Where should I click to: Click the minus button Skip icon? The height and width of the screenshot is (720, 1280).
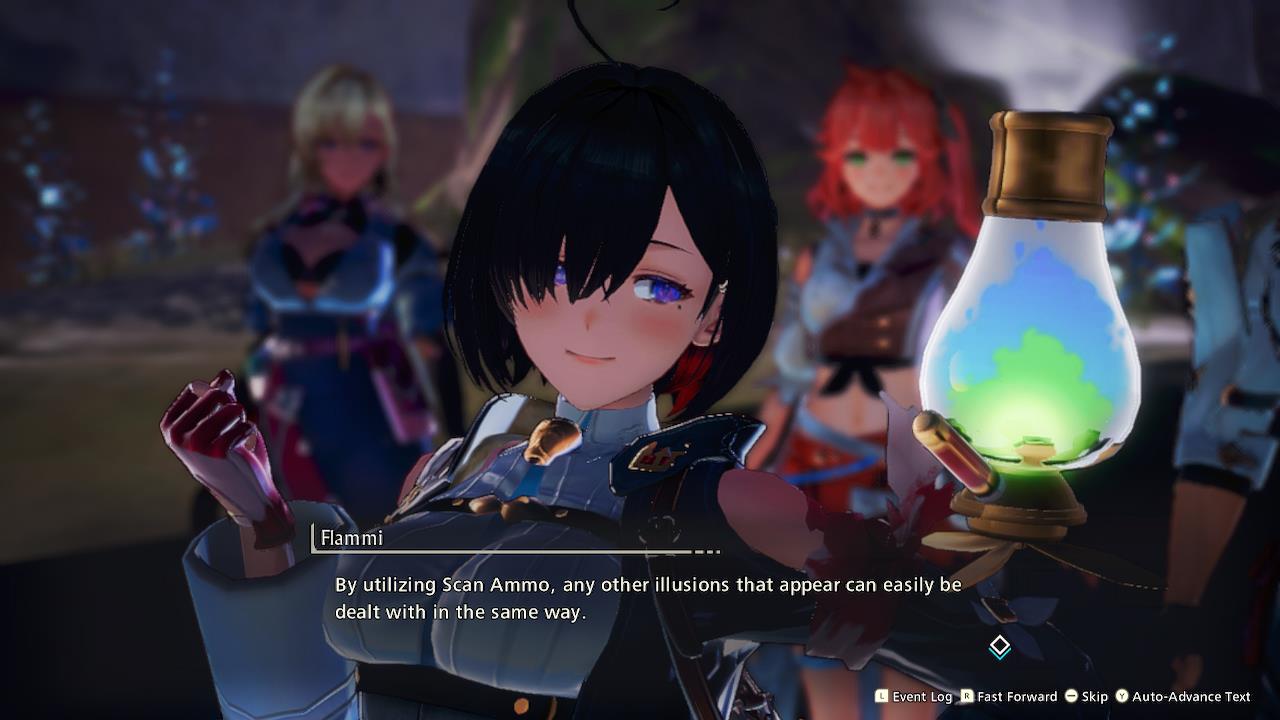1072,697
